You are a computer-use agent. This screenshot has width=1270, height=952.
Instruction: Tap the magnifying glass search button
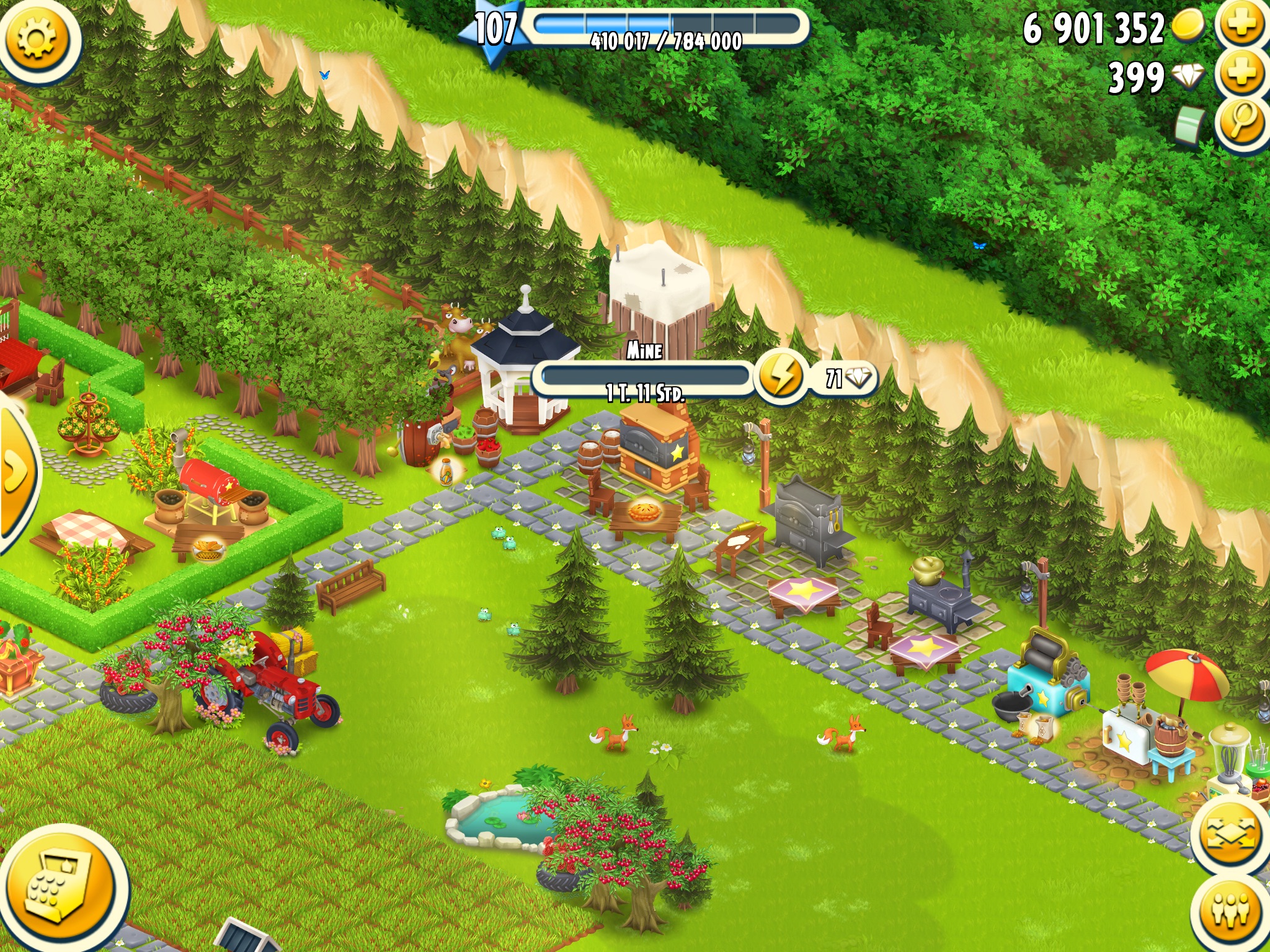1242,123
